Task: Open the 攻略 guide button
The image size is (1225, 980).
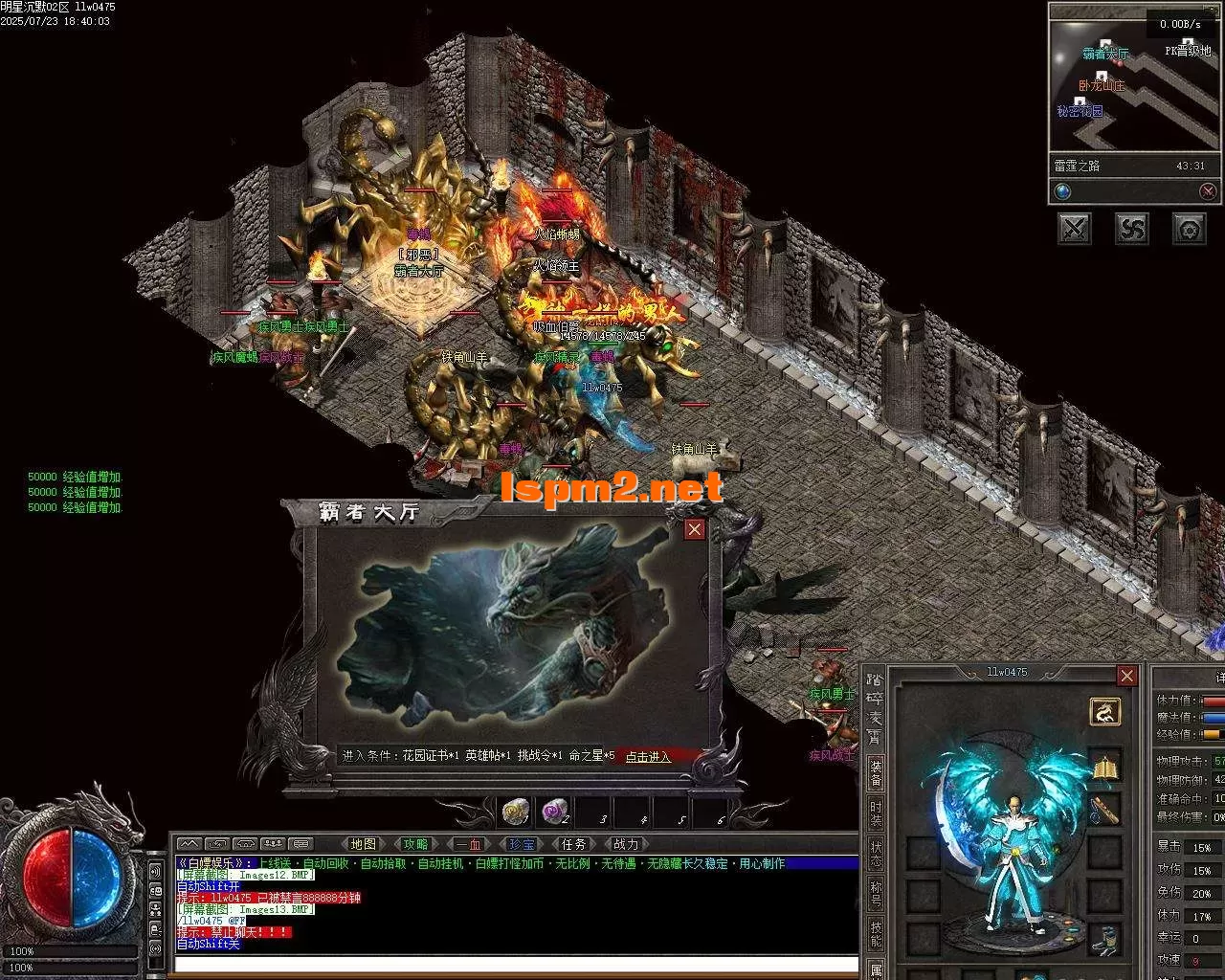Action: (x=415, y=844)
